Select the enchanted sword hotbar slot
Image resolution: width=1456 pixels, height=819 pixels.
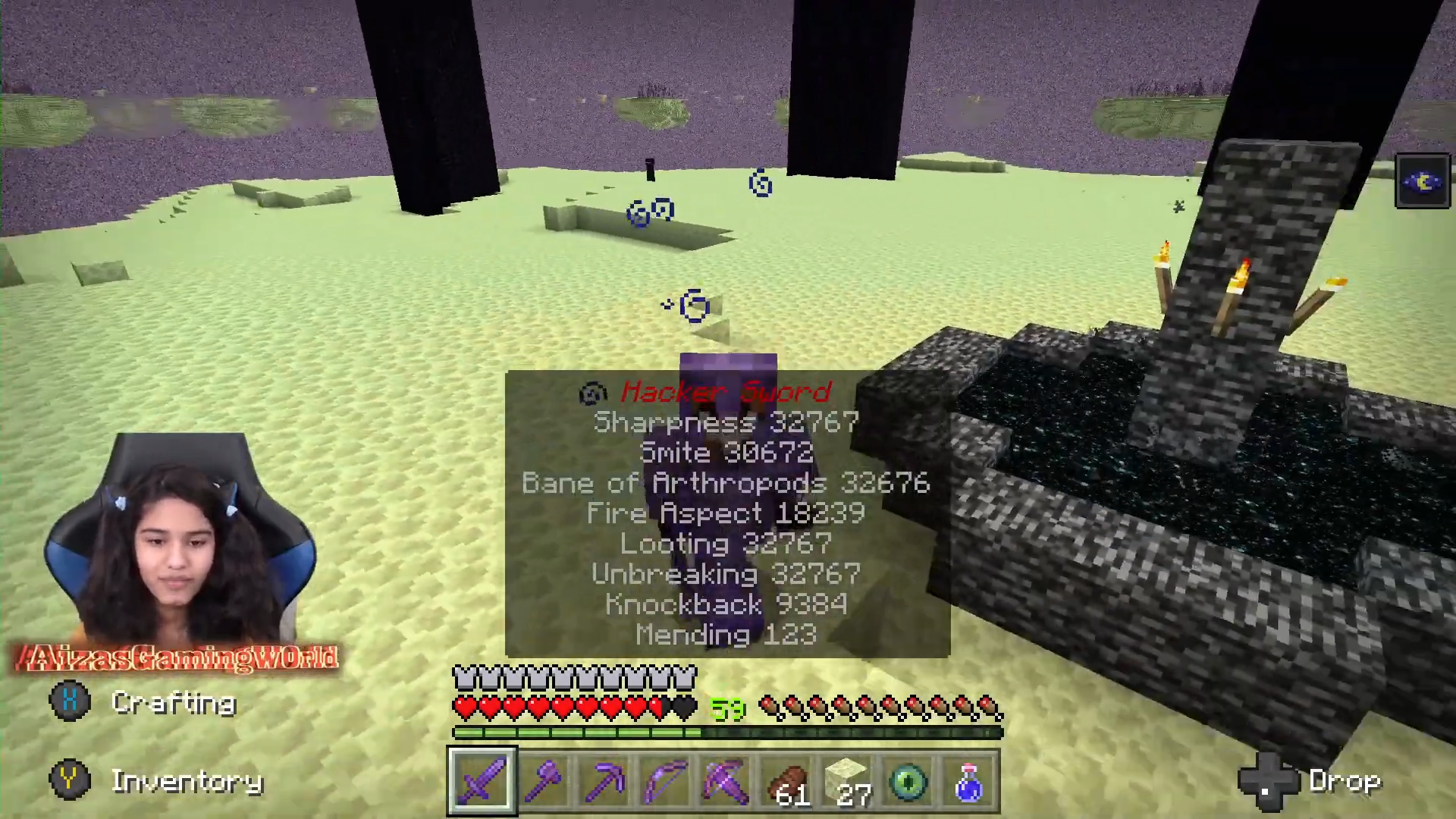click(482, 781)
